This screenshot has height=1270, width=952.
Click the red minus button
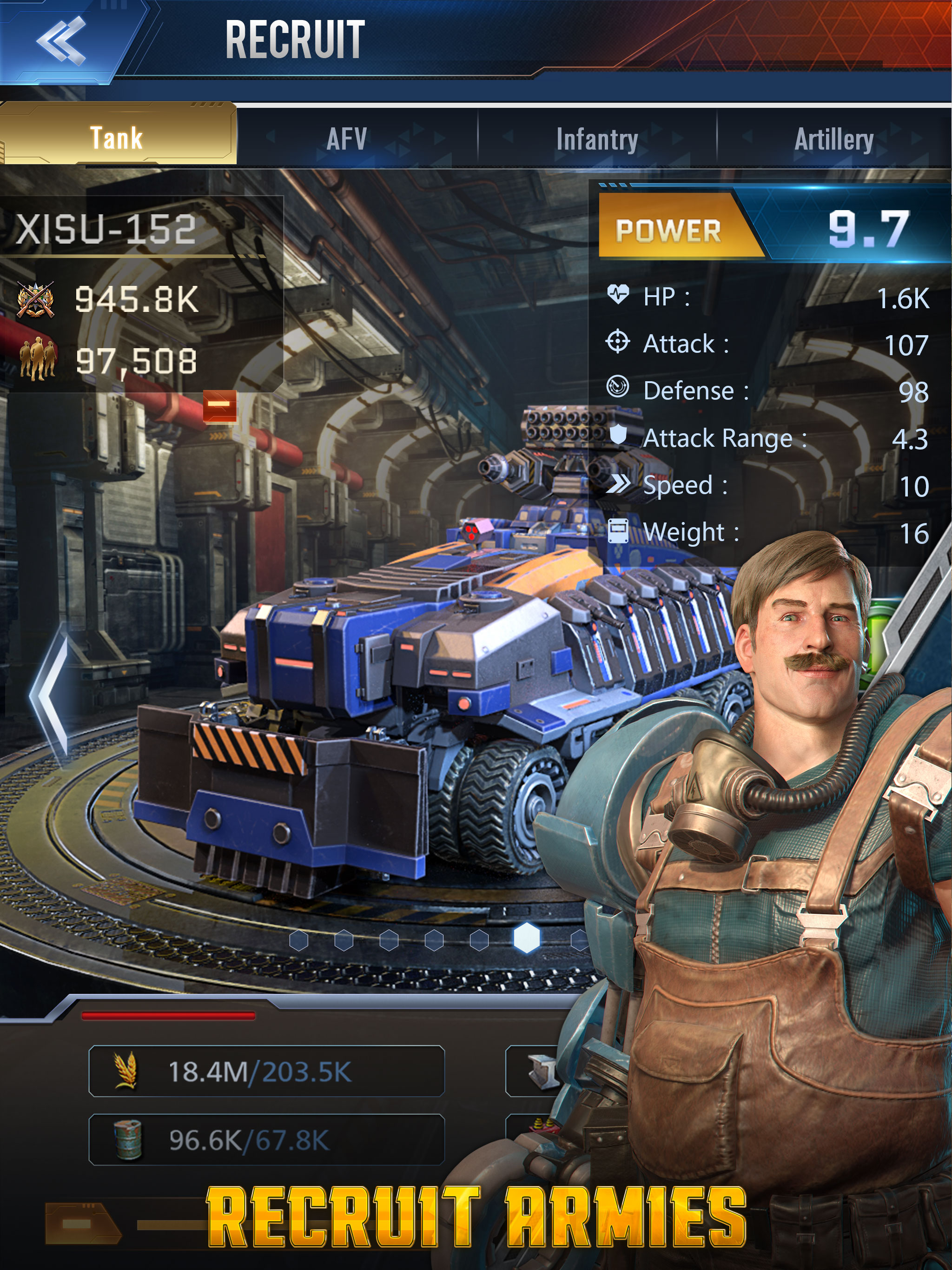[219, 405]
